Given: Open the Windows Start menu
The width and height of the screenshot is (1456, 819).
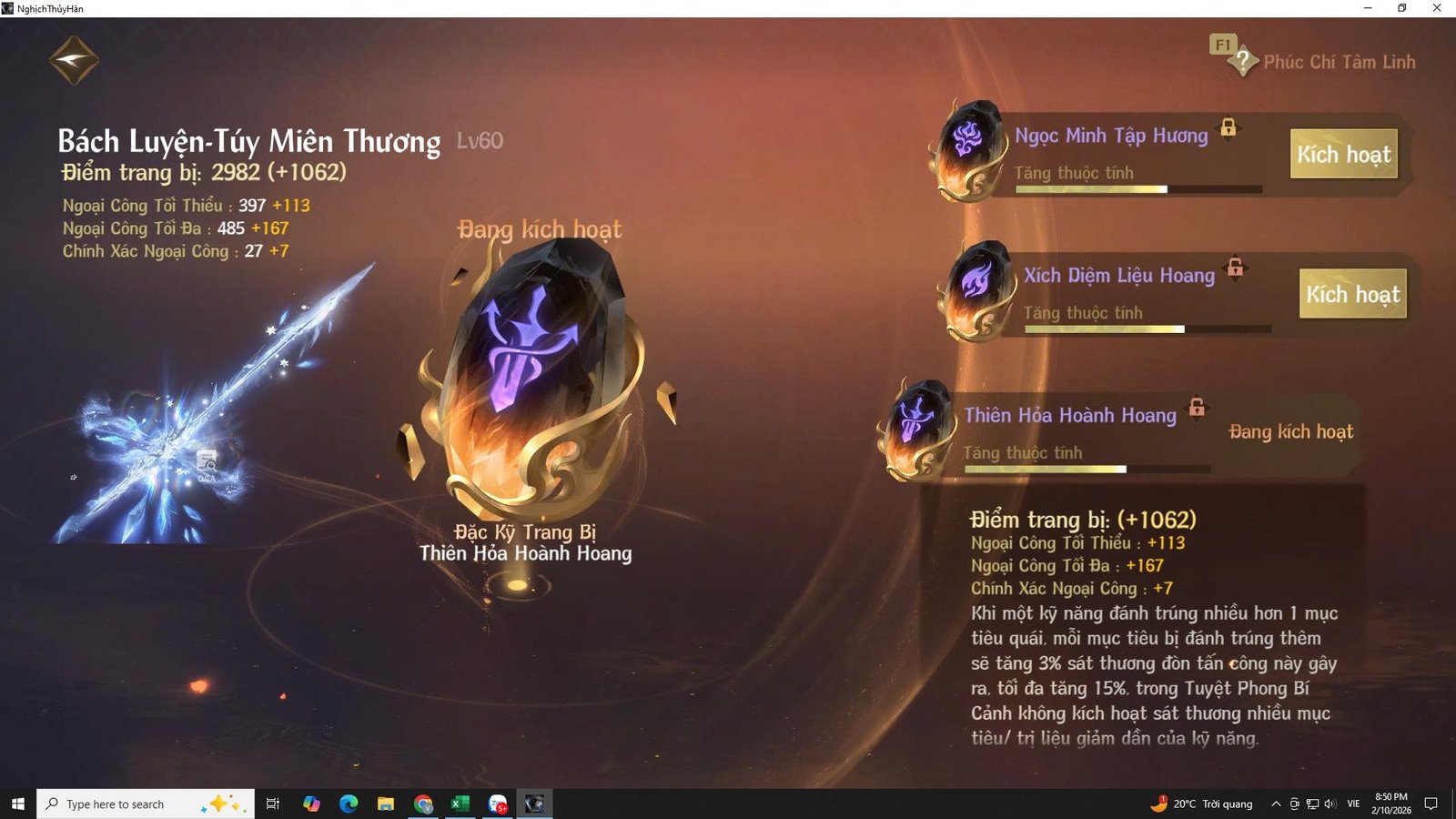Looking at the screenshot, I should pos(17,804).
